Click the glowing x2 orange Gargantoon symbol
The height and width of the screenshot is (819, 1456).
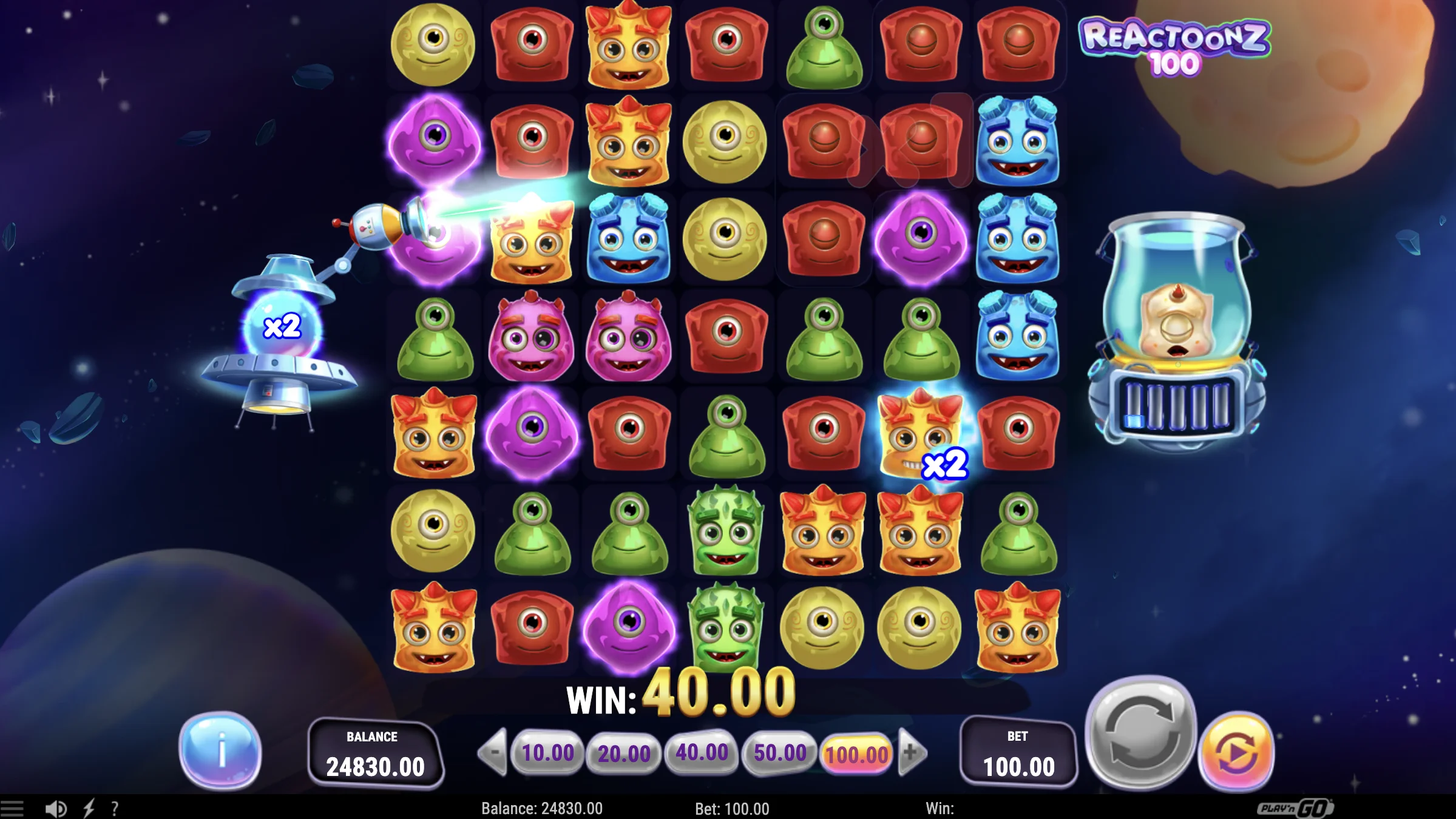pos(921,434)
